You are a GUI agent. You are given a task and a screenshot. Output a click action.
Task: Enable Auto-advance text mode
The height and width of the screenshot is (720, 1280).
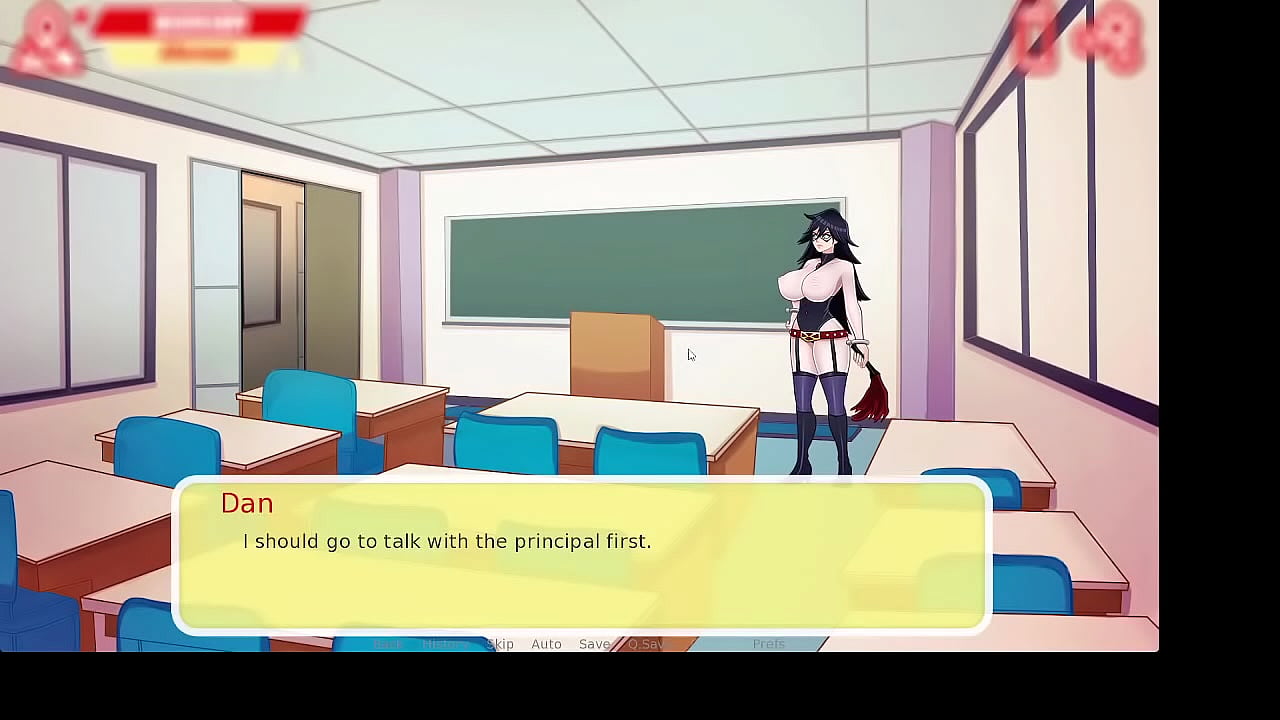(546, 644)
